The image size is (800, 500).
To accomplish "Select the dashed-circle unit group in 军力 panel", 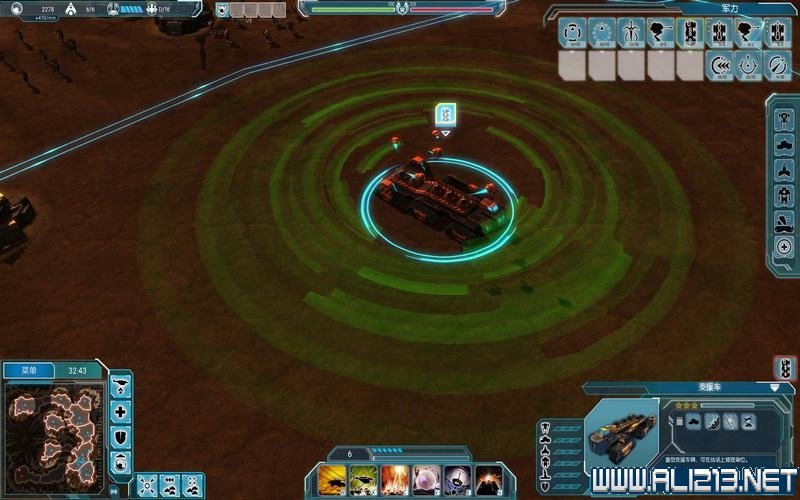I will click(x=571, y=32).
